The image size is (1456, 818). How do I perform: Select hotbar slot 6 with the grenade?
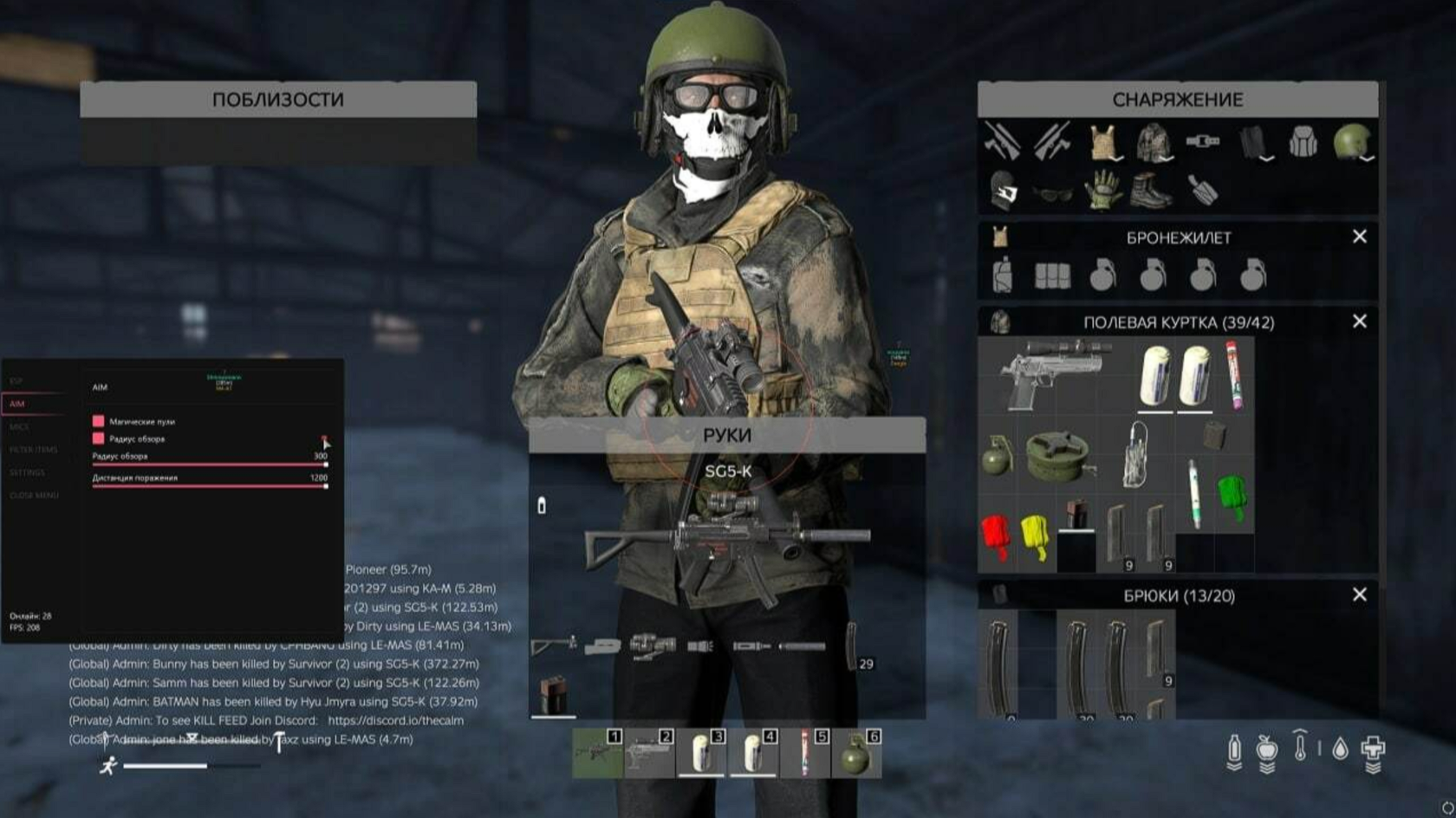pyautogui.click(x=856, y=753)
